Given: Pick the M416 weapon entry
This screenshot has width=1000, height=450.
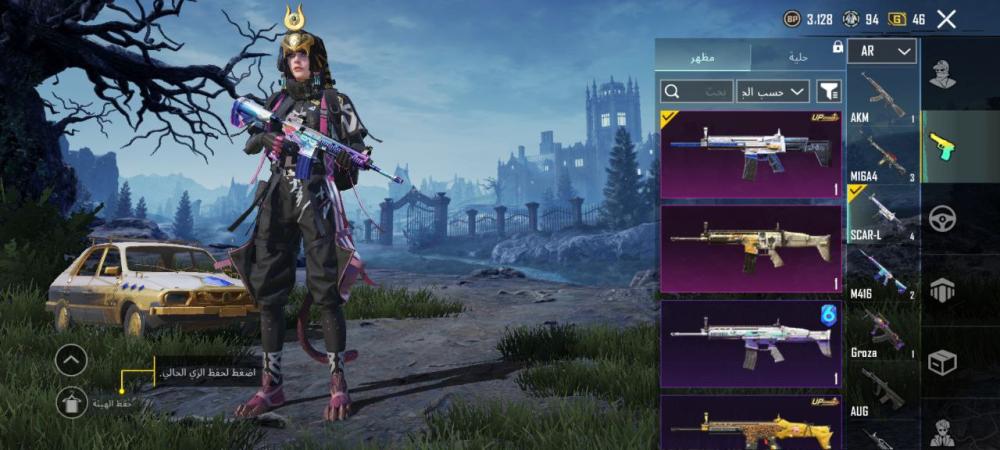Looking at the screenshot, I should (x=882, y=270).
